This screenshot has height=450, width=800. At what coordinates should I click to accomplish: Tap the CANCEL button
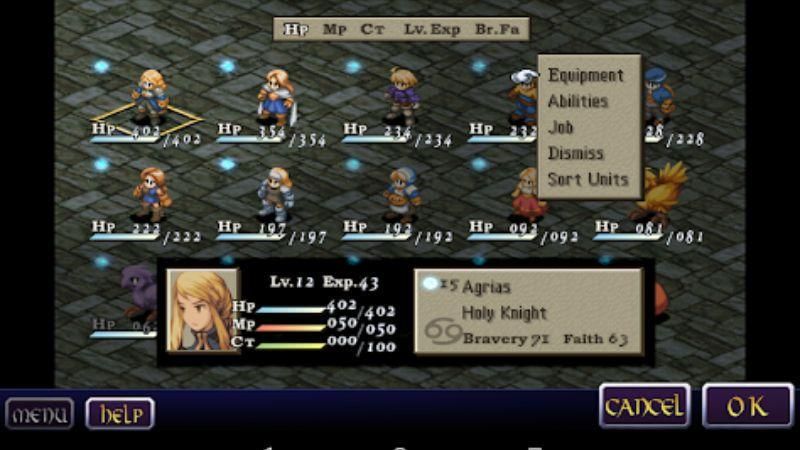[644, 405]
